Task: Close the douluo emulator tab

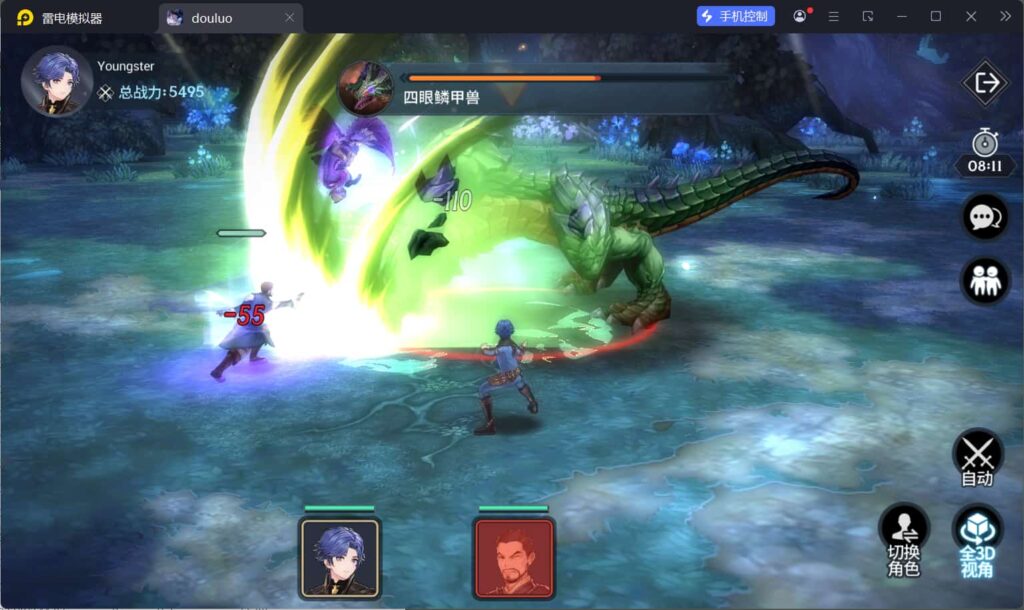Action: (290, 17)
